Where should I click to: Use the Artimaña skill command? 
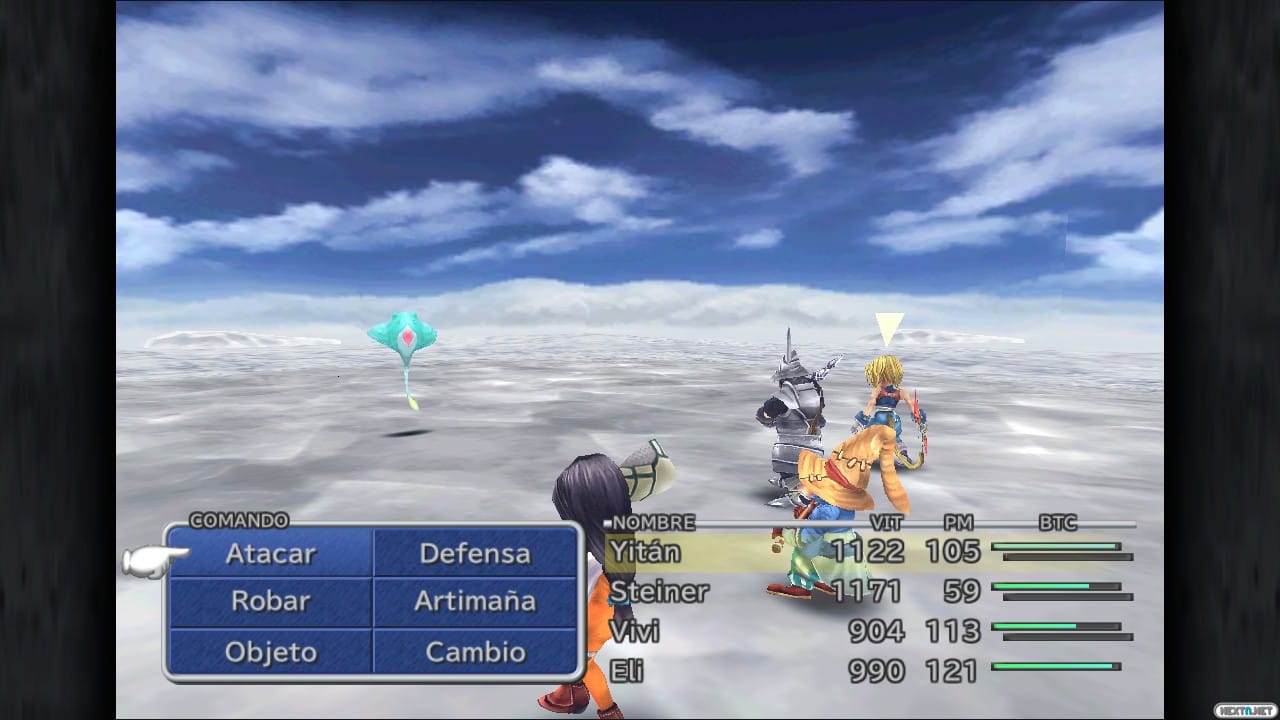click(x=475, y=602)
